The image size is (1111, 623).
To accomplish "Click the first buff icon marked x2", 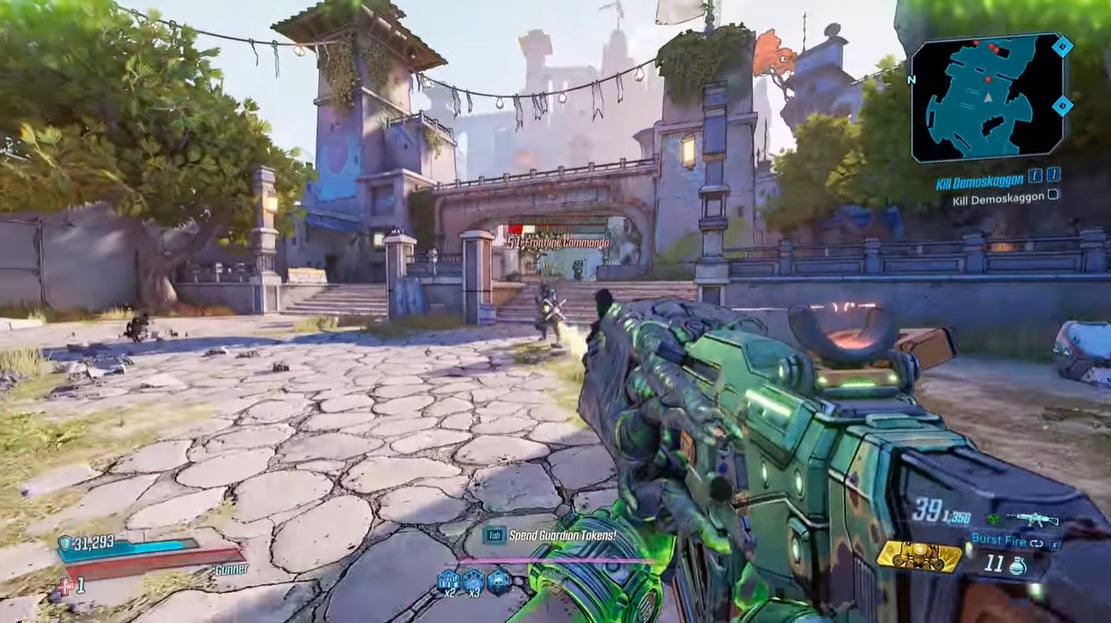I will tap(447, 579).
